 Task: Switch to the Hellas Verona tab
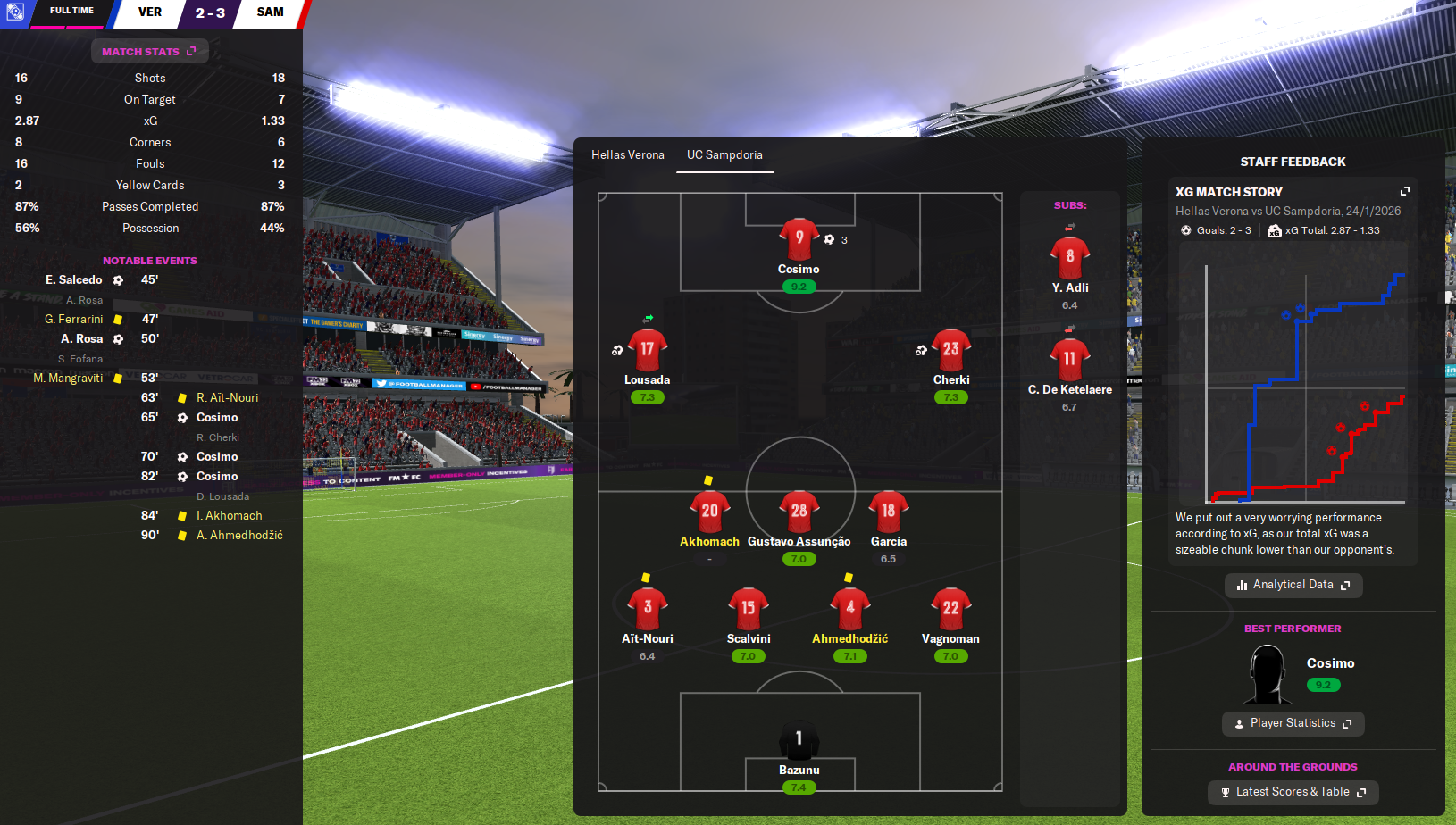627,155
